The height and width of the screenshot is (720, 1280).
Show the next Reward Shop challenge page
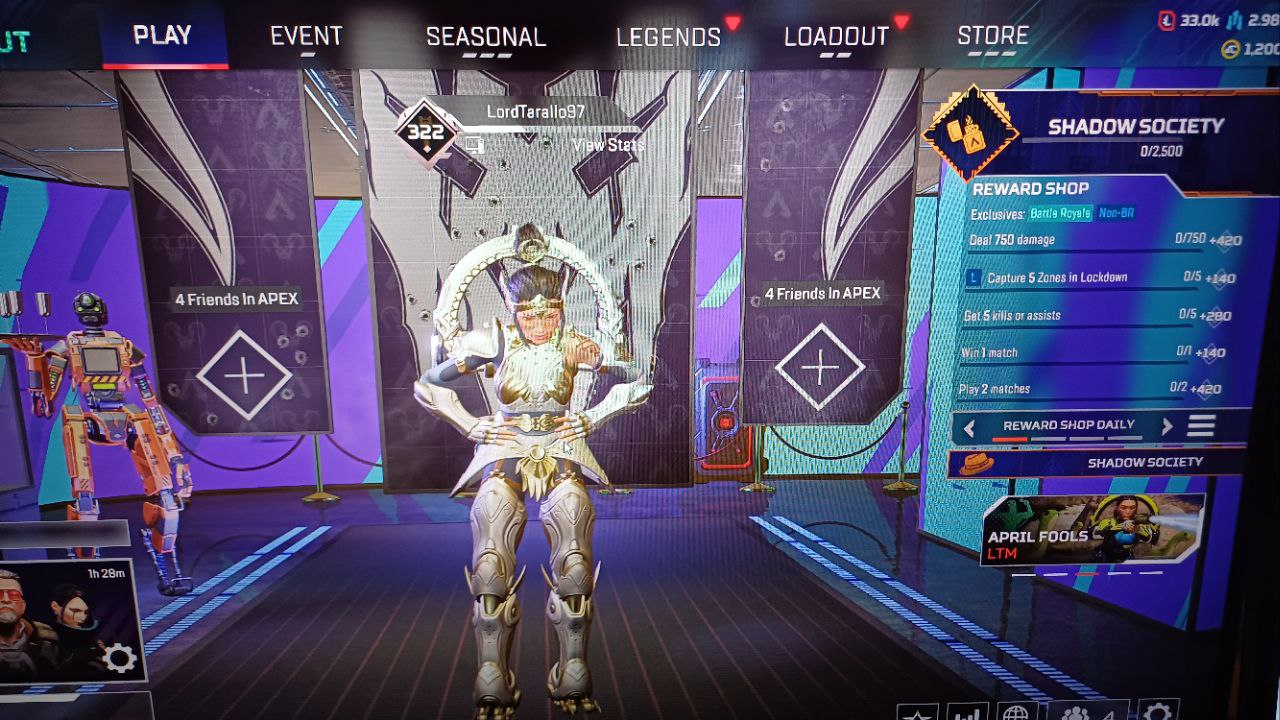click(x=1166, y=427)
